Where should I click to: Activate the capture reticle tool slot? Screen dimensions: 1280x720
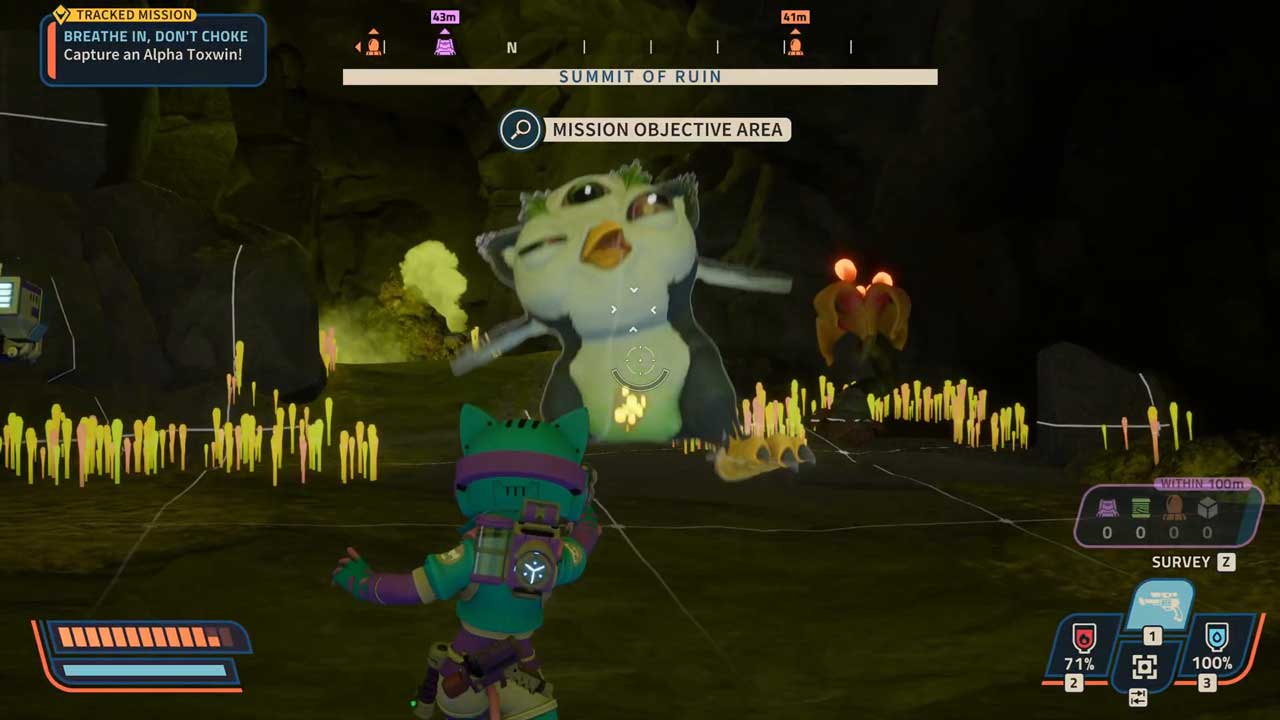point(1145,666)
